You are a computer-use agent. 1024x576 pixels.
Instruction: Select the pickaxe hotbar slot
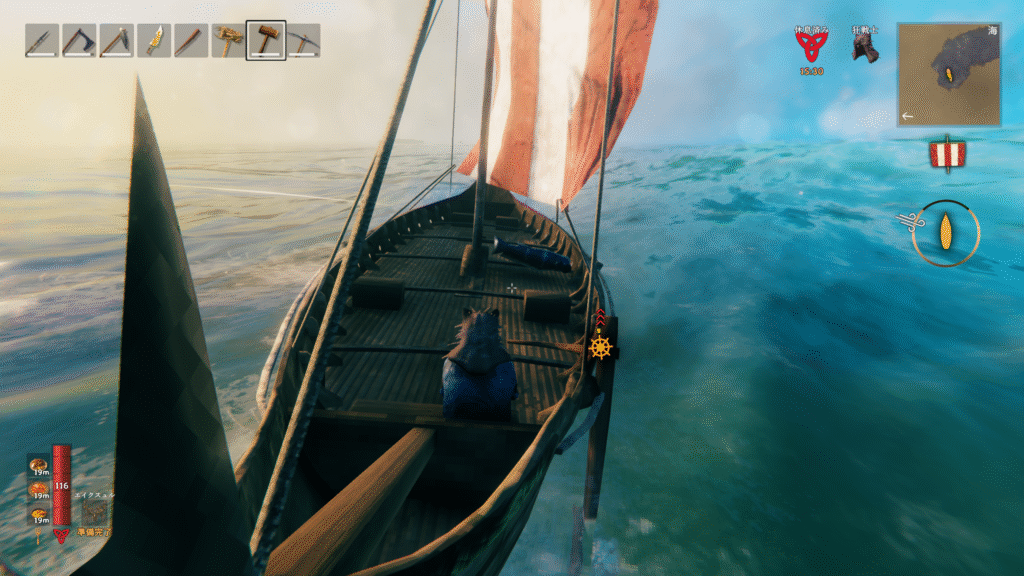303,41
